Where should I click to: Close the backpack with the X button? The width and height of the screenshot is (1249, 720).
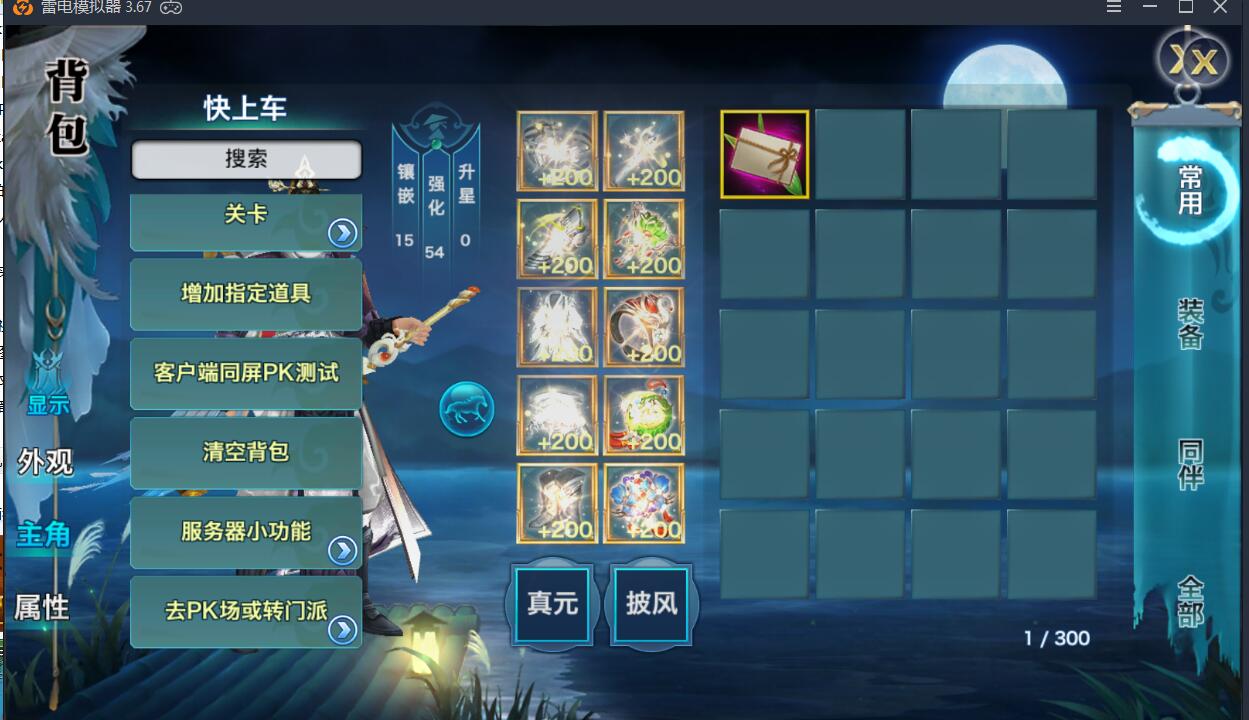click(x=1194, y=61)
